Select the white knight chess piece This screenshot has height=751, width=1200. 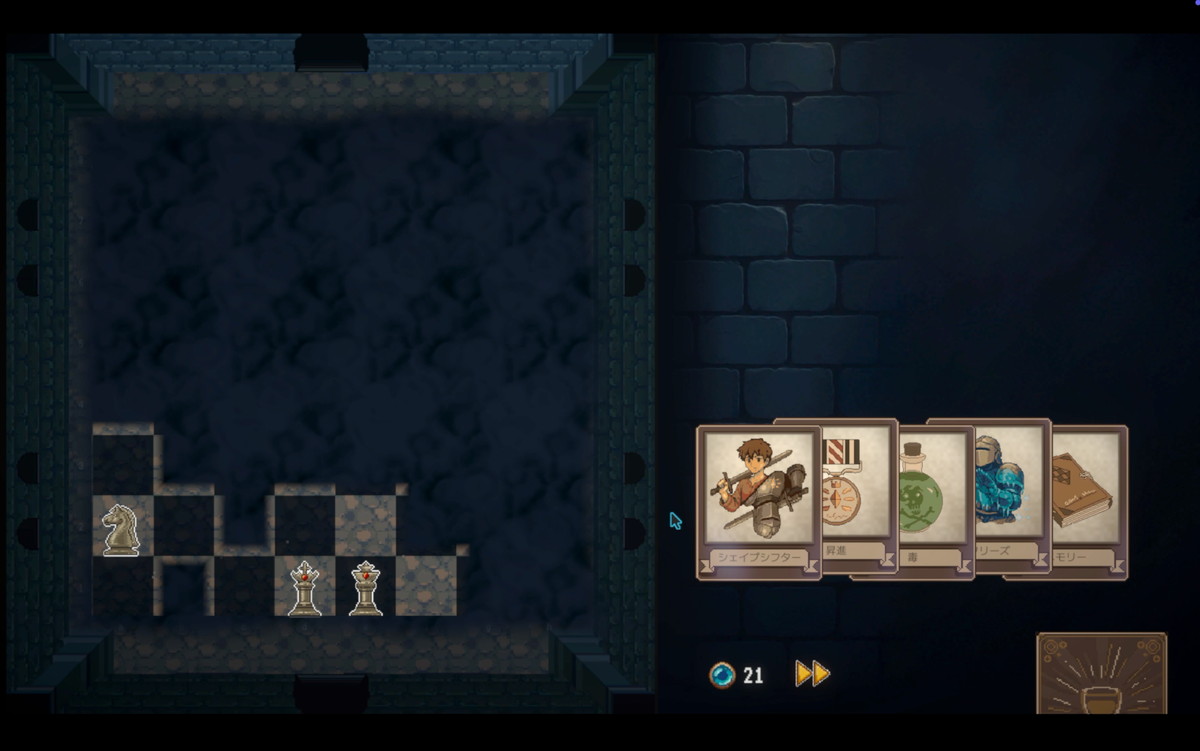(121, 529)
